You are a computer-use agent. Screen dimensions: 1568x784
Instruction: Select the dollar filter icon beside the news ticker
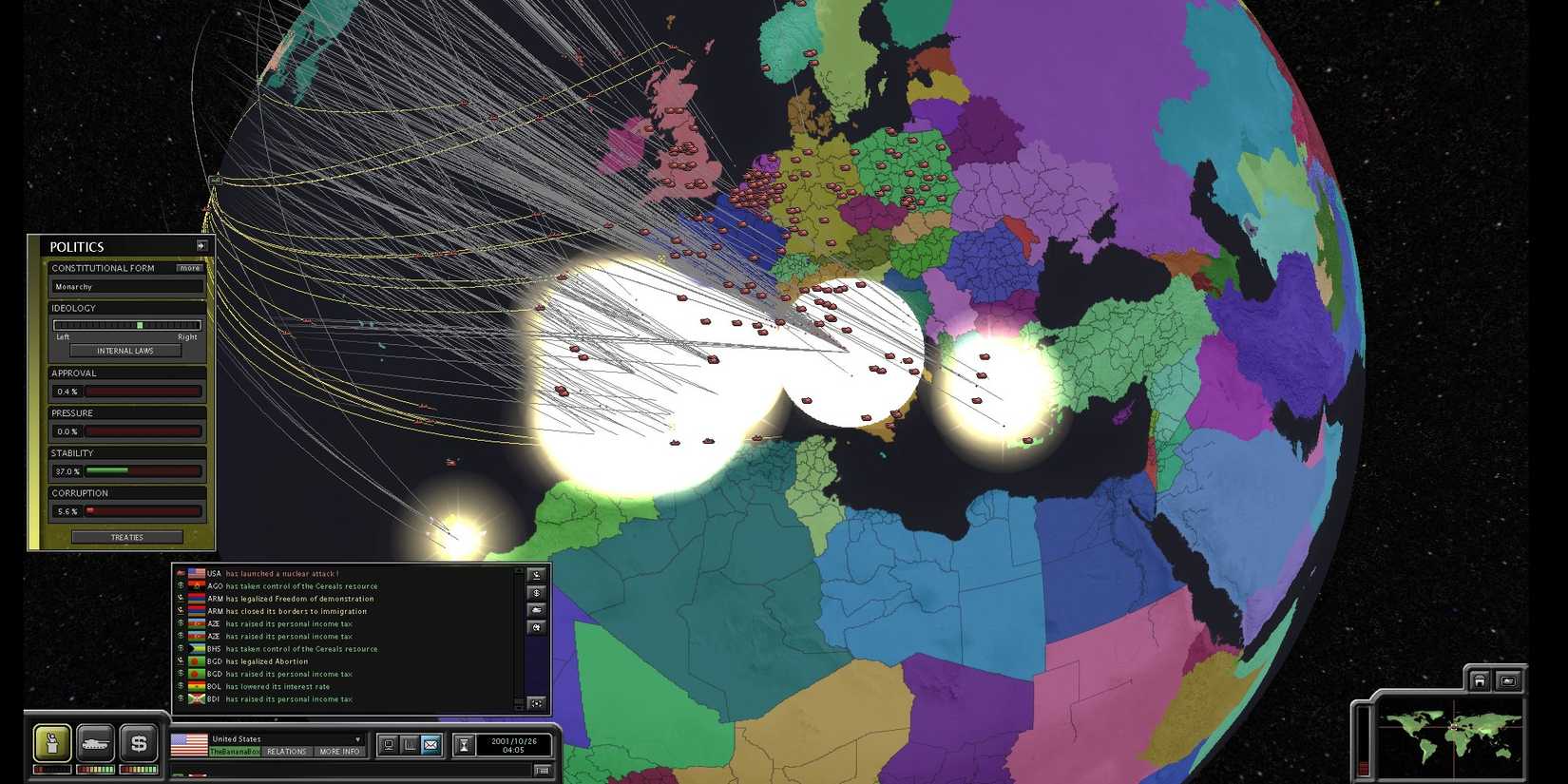point(536,594)
